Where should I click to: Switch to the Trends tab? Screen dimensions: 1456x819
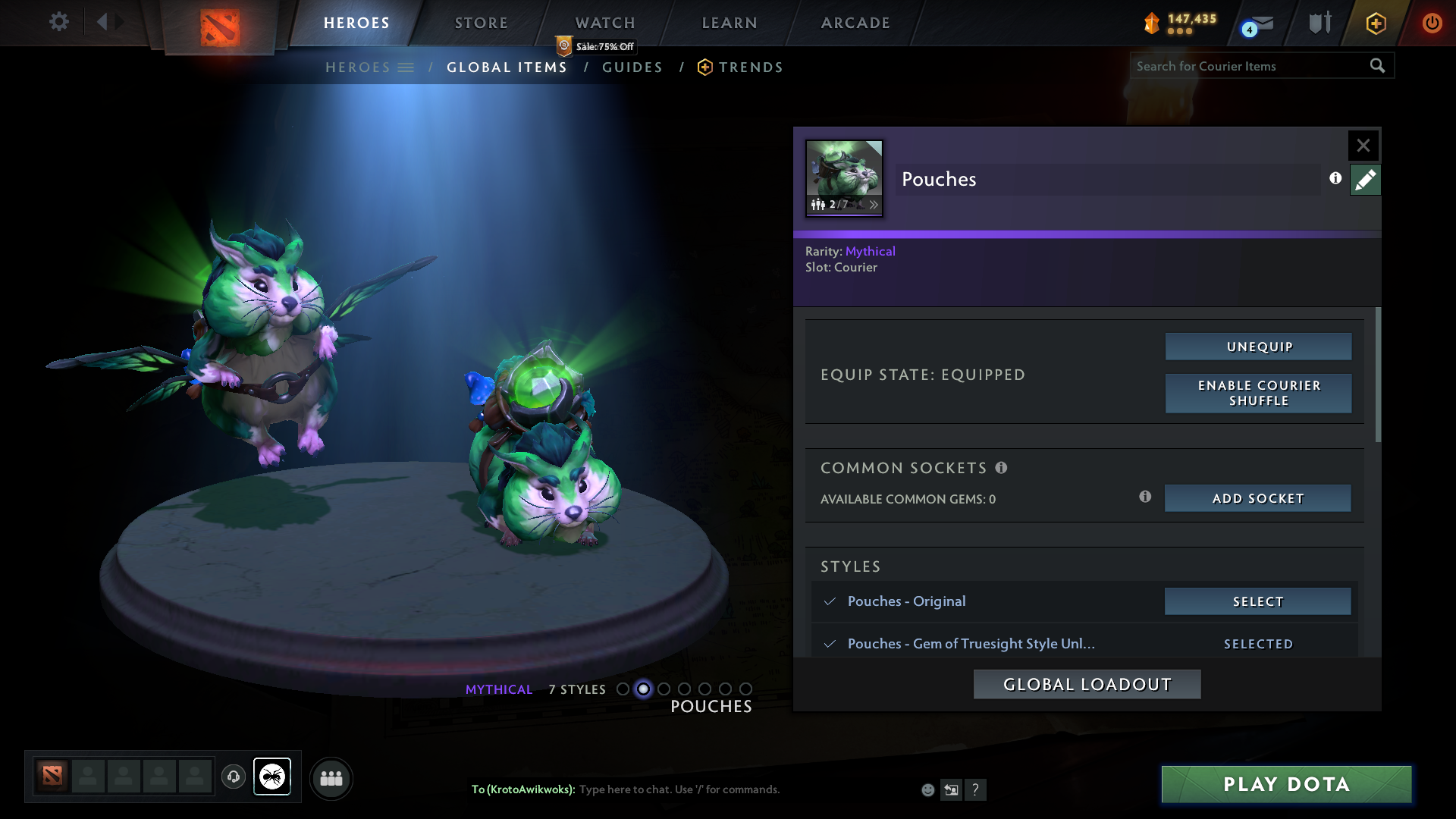pyautogui.click(x=749, y=67)
